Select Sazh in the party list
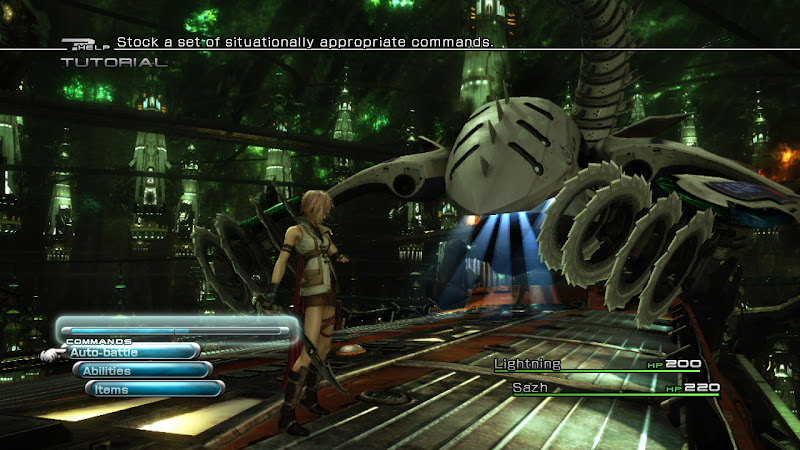This screenshot has height=450, width=800. (x=532, y=387)
